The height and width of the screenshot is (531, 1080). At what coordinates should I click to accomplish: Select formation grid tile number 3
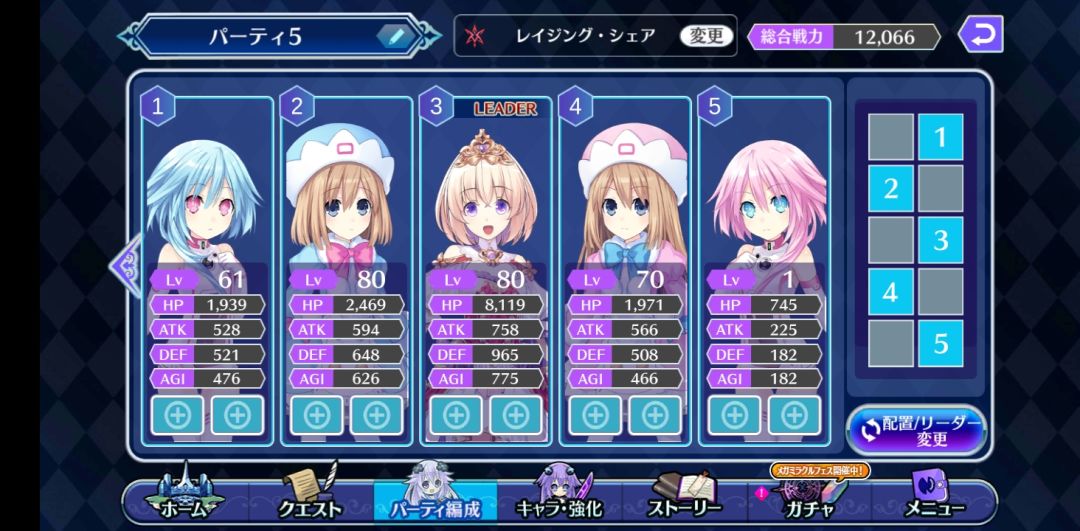point(940,240)
